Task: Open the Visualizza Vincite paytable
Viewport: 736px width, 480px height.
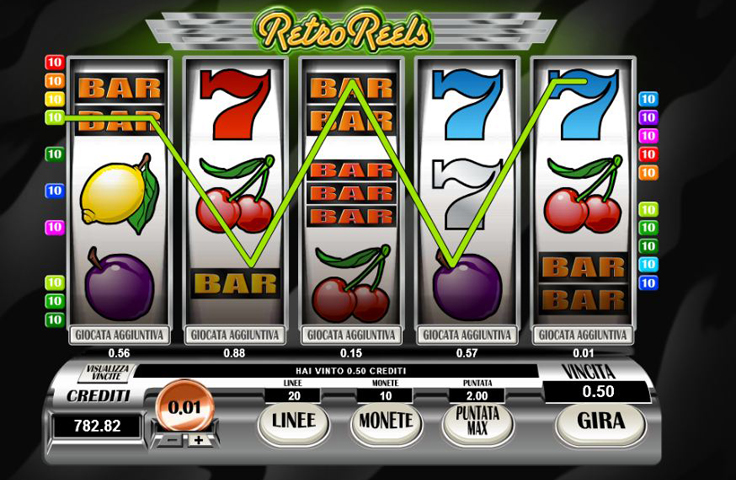Action: tap(103, 374)
